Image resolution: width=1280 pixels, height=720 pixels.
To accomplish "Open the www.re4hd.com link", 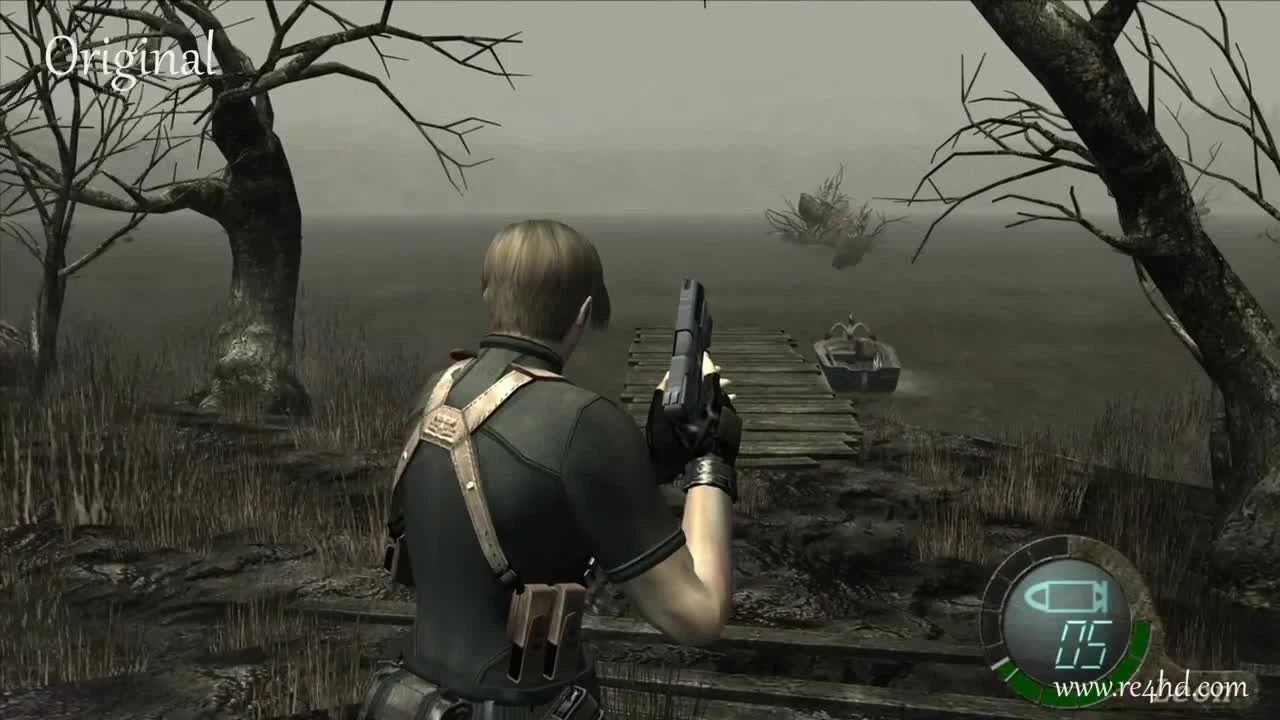I will (x=1150, y=688).
